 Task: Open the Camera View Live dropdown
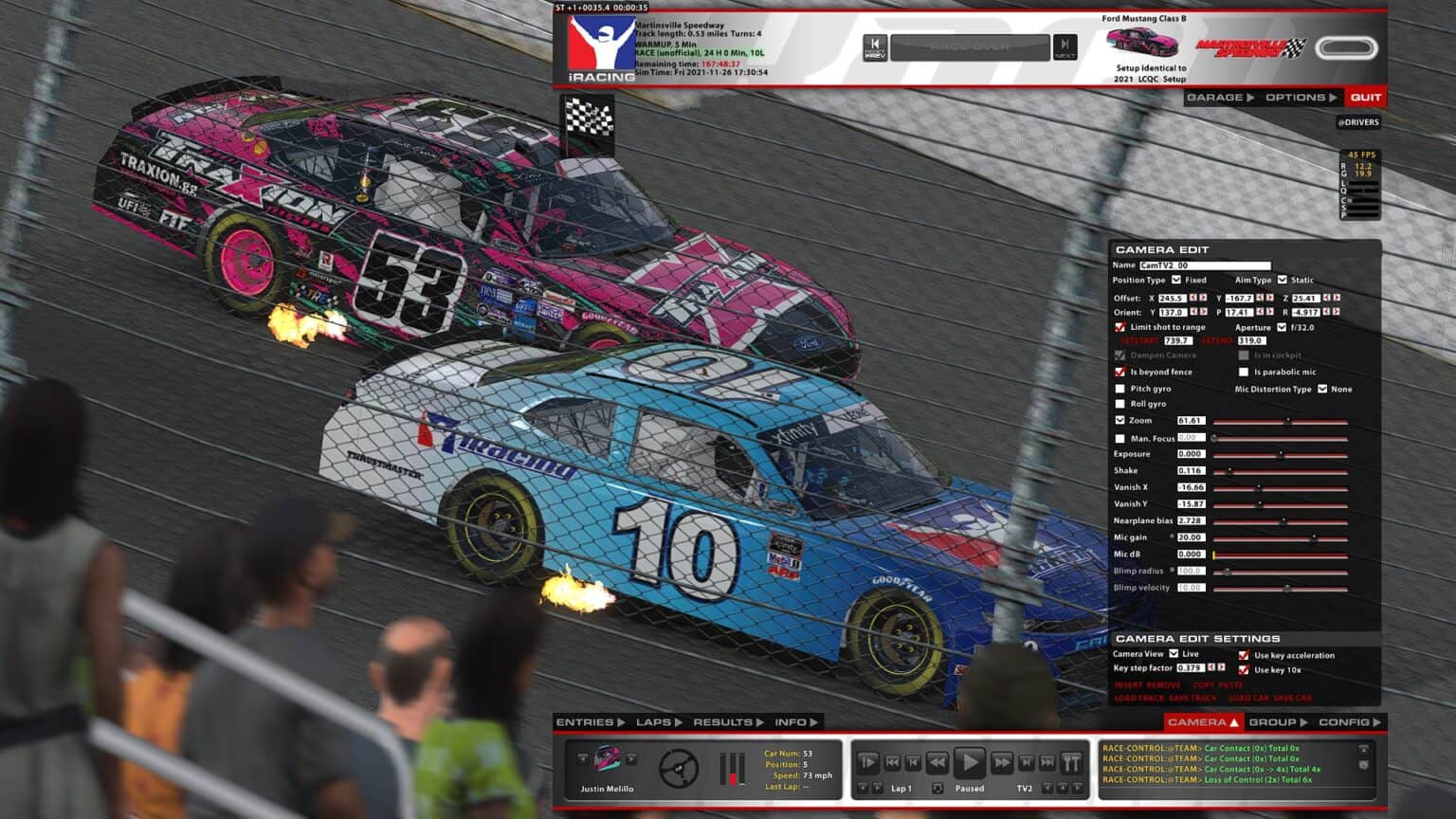(x=1174, y=654)
